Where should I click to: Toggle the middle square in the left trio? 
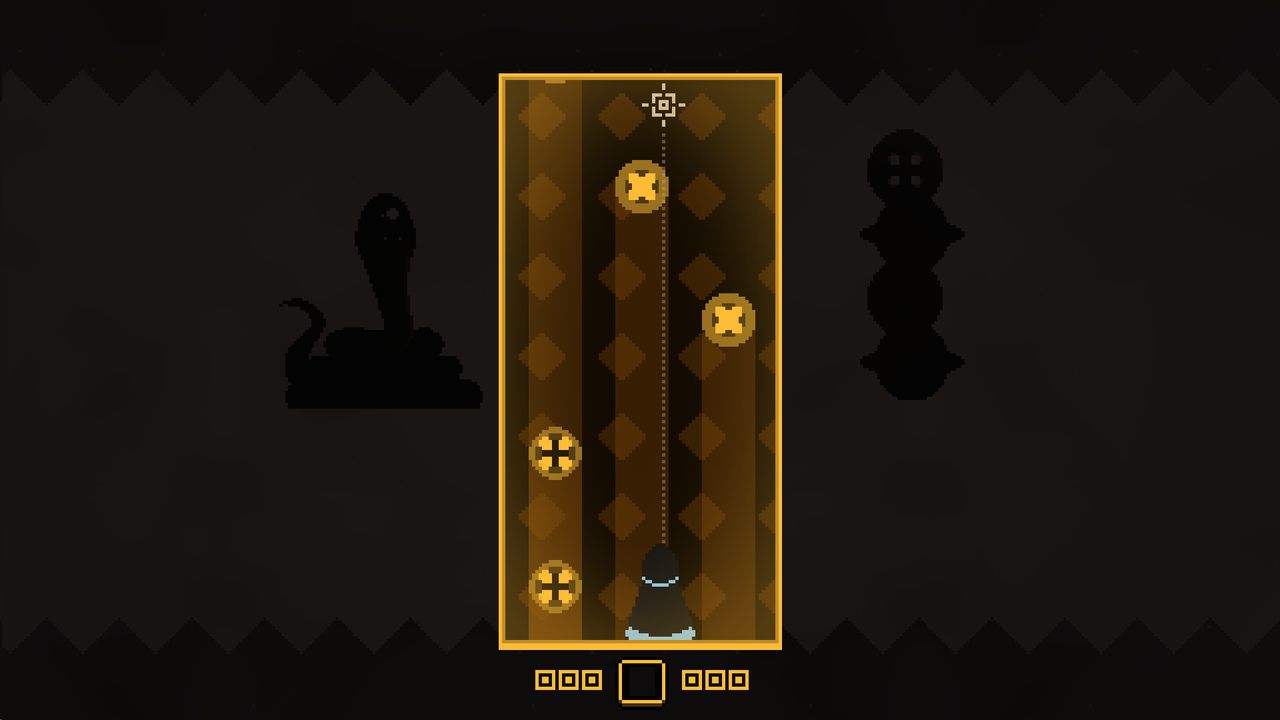pos(569,679)
